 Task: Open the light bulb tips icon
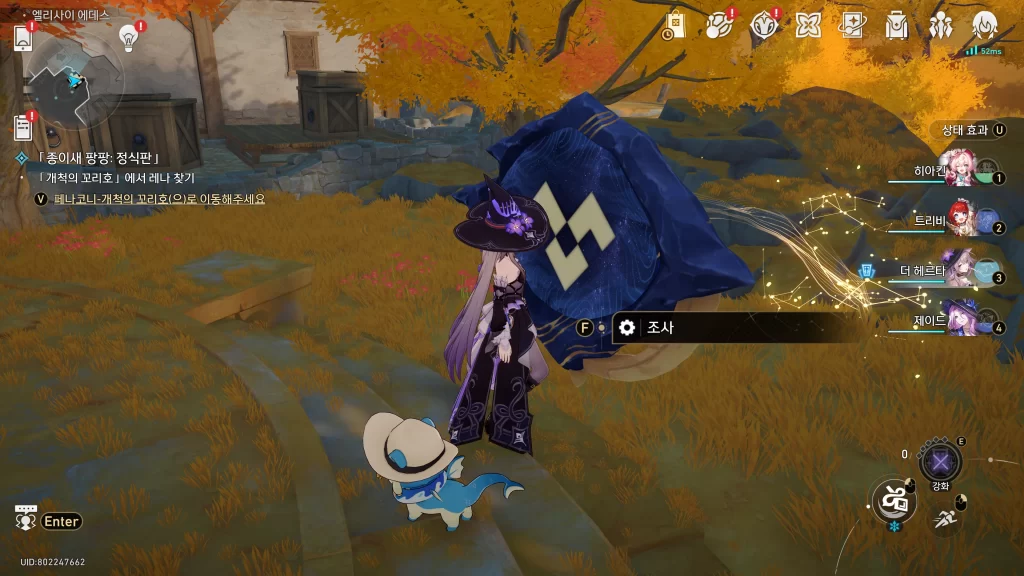128,38
